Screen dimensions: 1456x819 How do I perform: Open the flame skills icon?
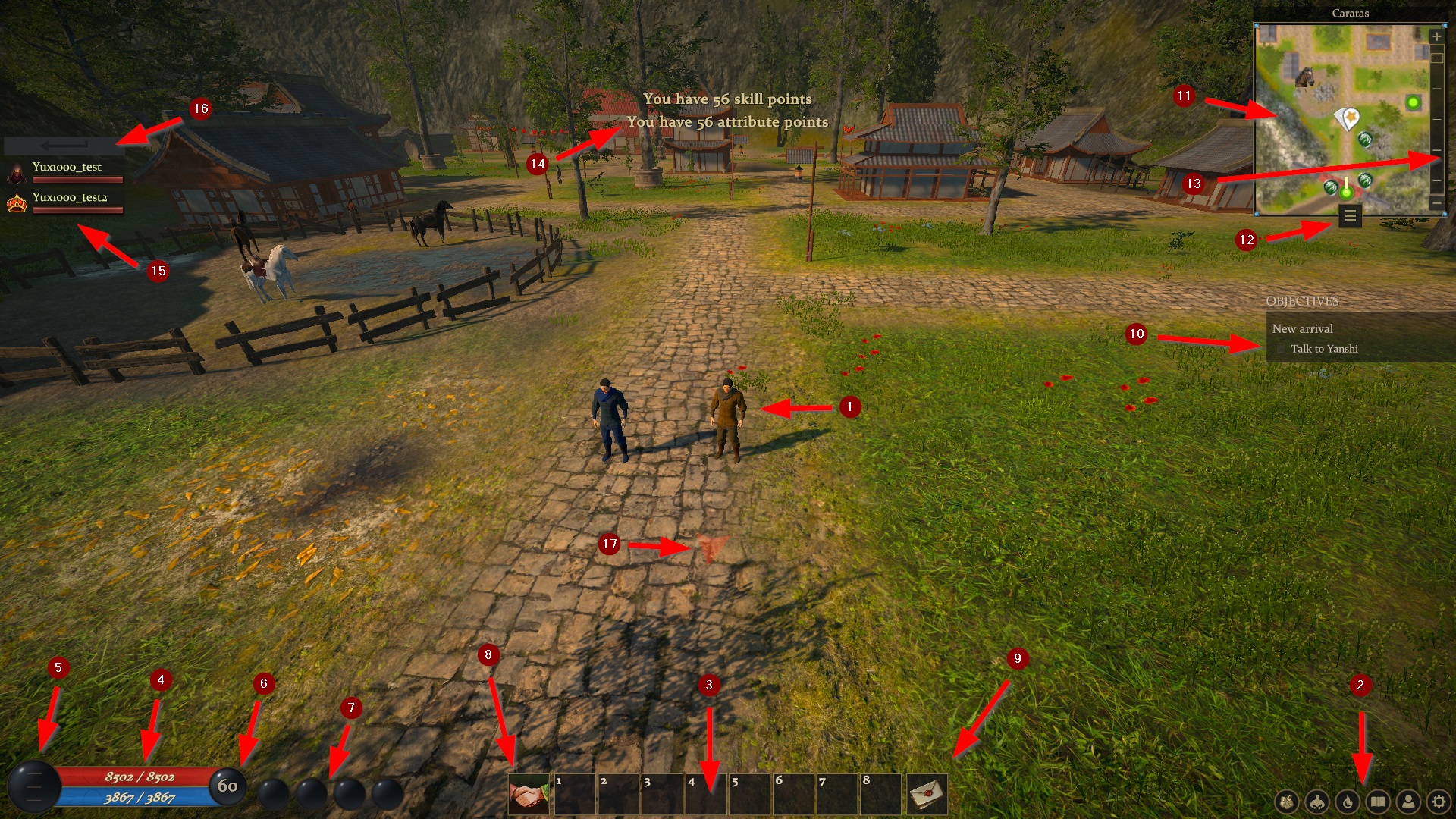coord(1348,802)
